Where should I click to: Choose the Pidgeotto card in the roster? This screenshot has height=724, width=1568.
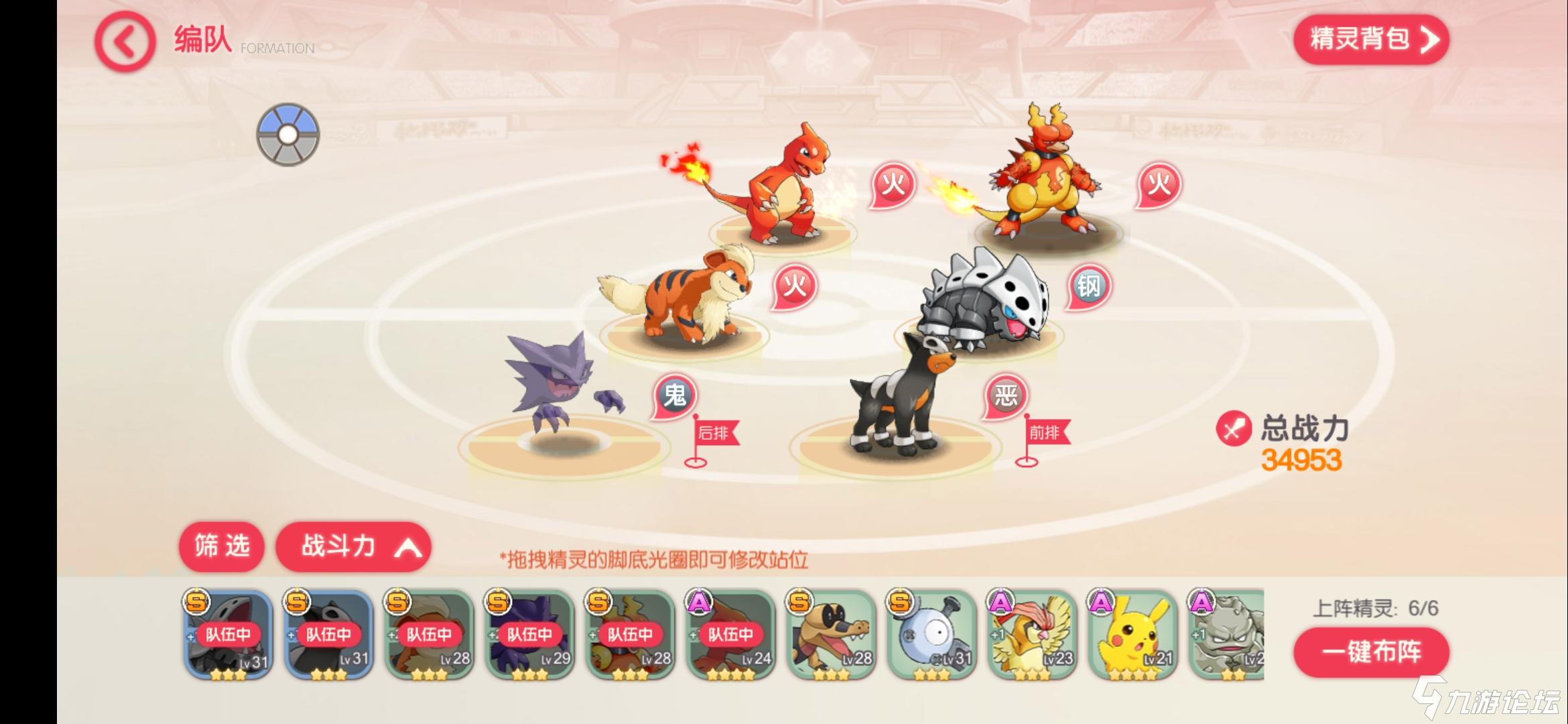pyautogui.click(x=1032, y=635)
